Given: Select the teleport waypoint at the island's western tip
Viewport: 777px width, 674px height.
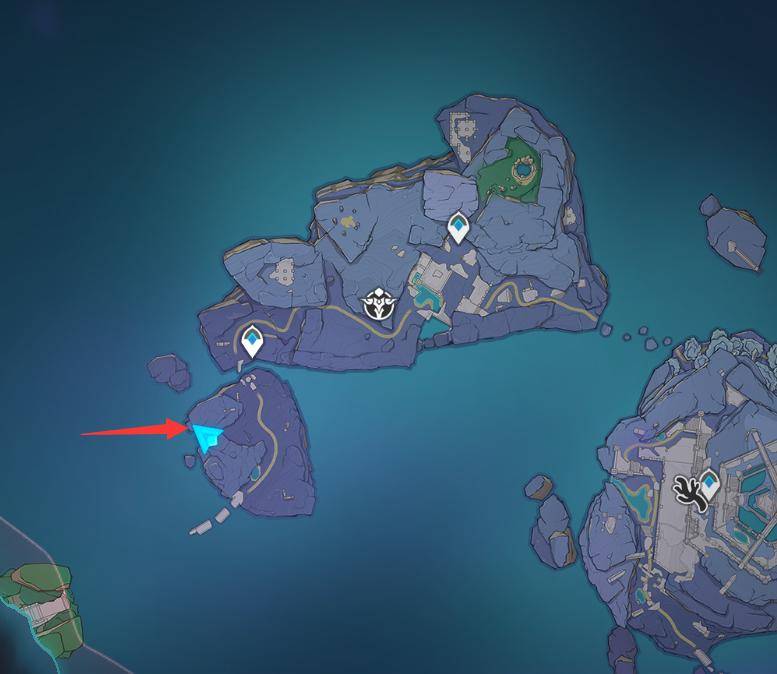Looking at the screenshot, I should point(253,341).
